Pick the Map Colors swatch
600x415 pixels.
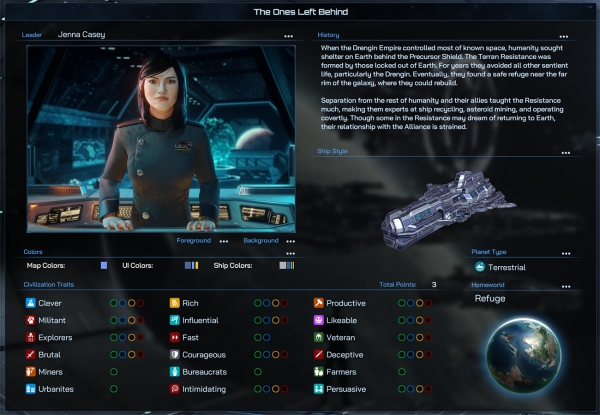[103, 265]
